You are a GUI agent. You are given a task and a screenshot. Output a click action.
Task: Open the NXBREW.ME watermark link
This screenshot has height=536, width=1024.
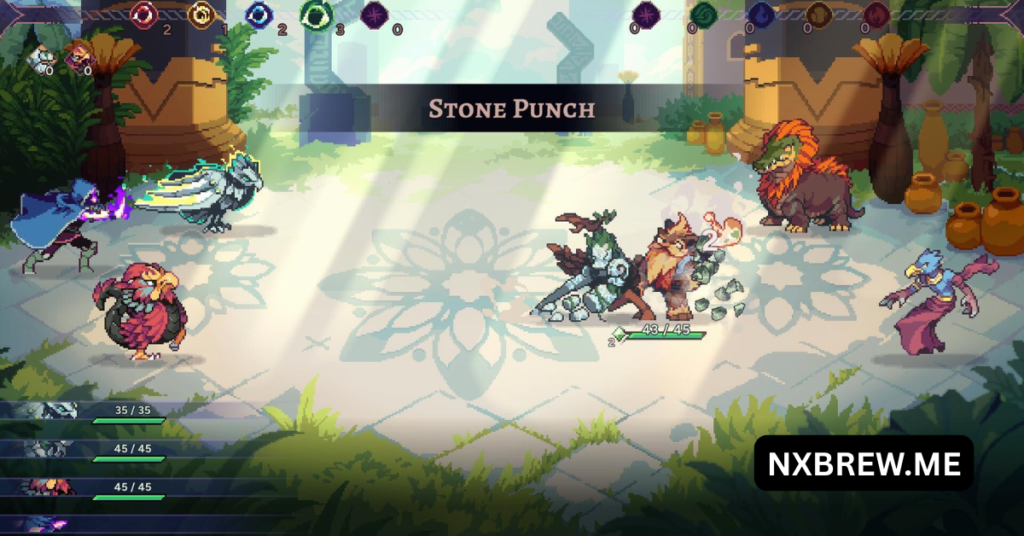click(x=863, y=463)
